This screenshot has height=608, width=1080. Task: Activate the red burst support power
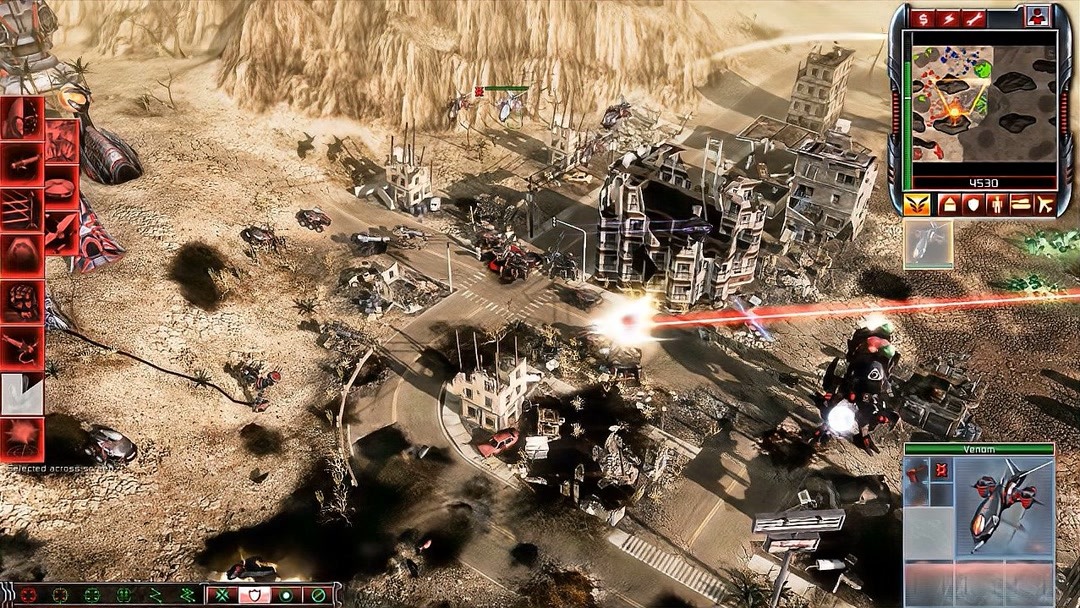click(x=21, y=438)
